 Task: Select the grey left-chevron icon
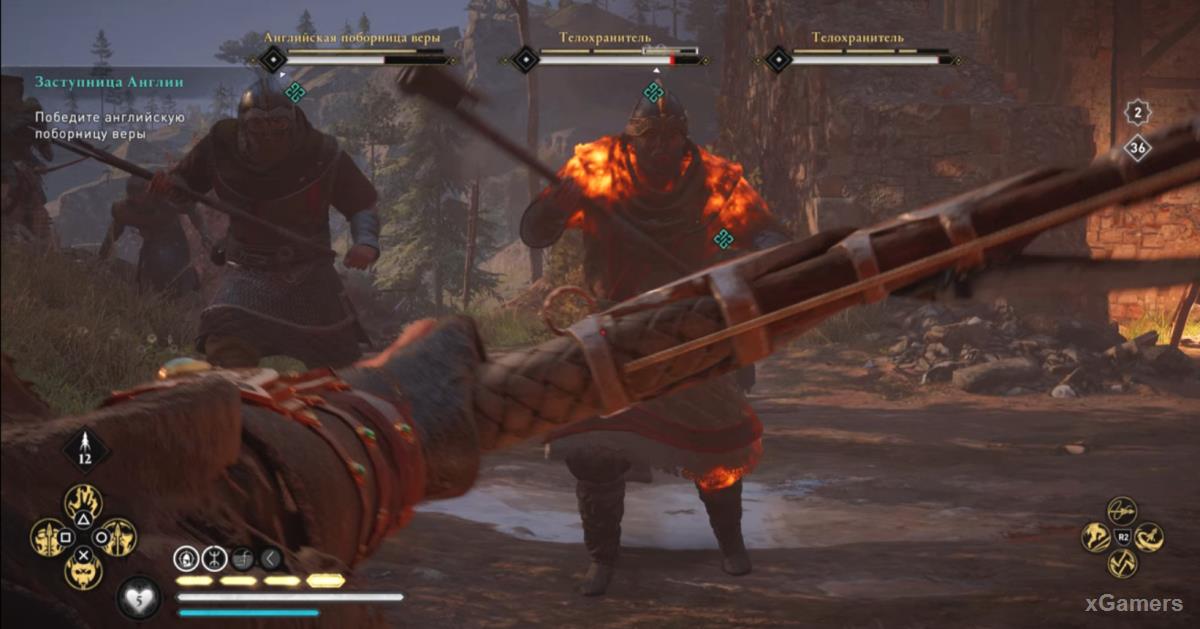[x=270, y=558]
